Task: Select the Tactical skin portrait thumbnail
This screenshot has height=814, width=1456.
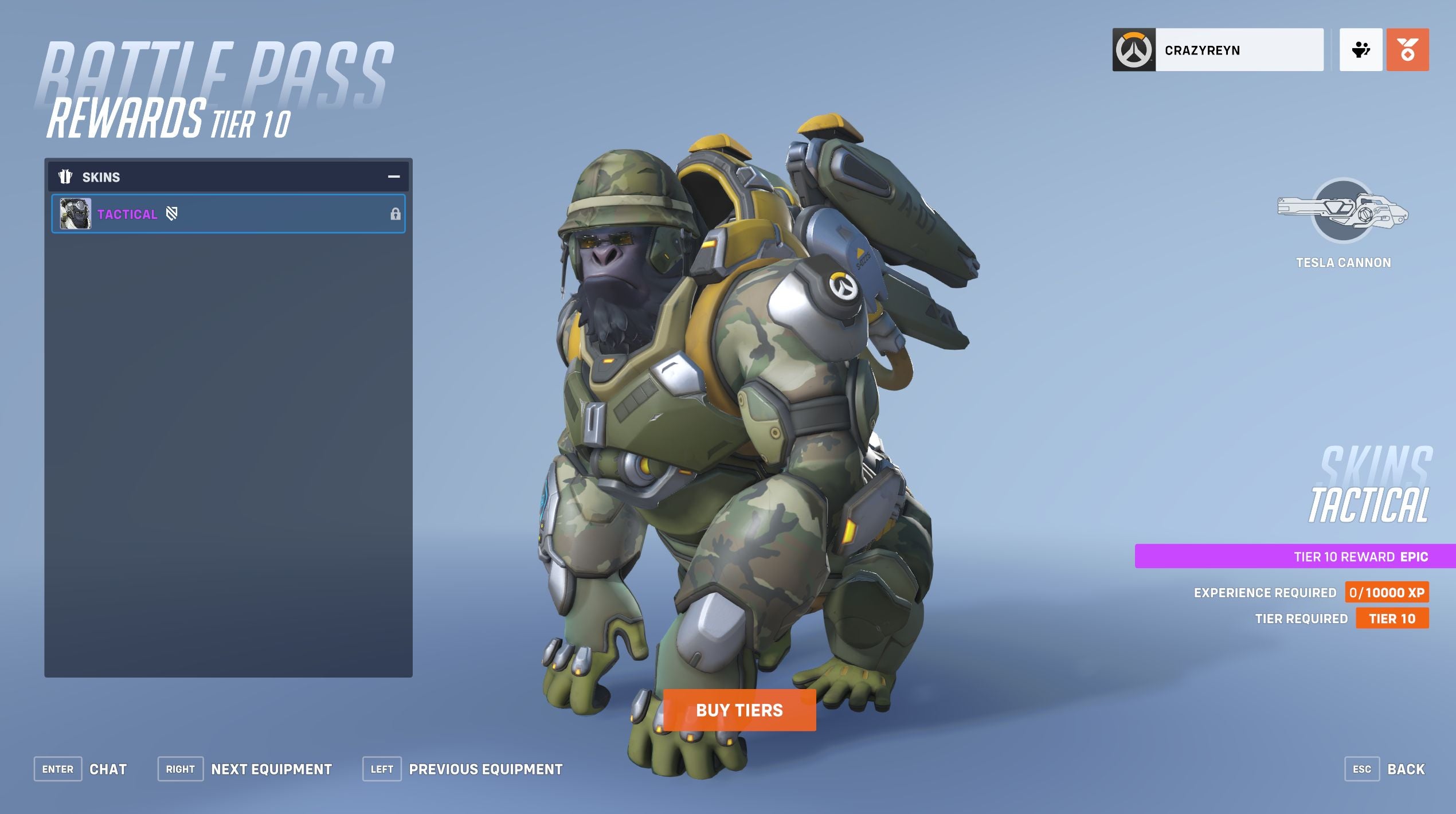Action: tap(75, 213)
